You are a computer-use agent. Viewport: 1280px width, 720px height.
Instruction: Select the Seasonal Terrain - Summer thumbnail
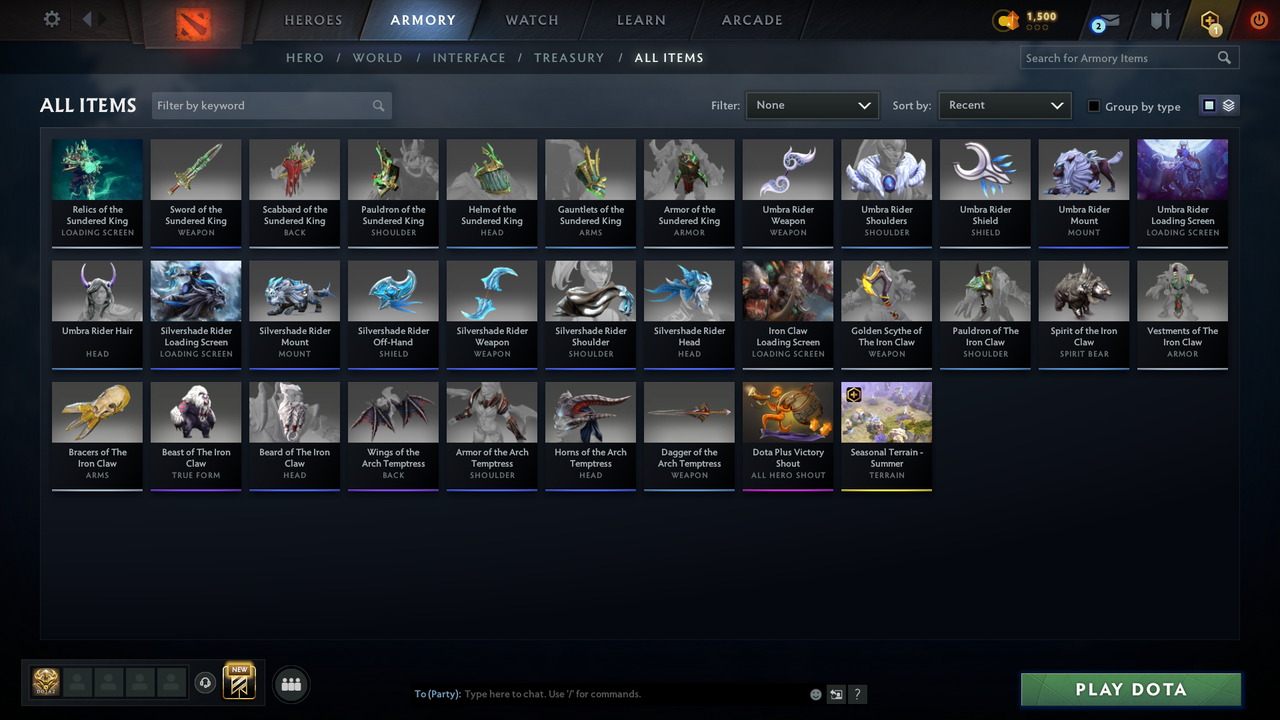pos(886,411)
